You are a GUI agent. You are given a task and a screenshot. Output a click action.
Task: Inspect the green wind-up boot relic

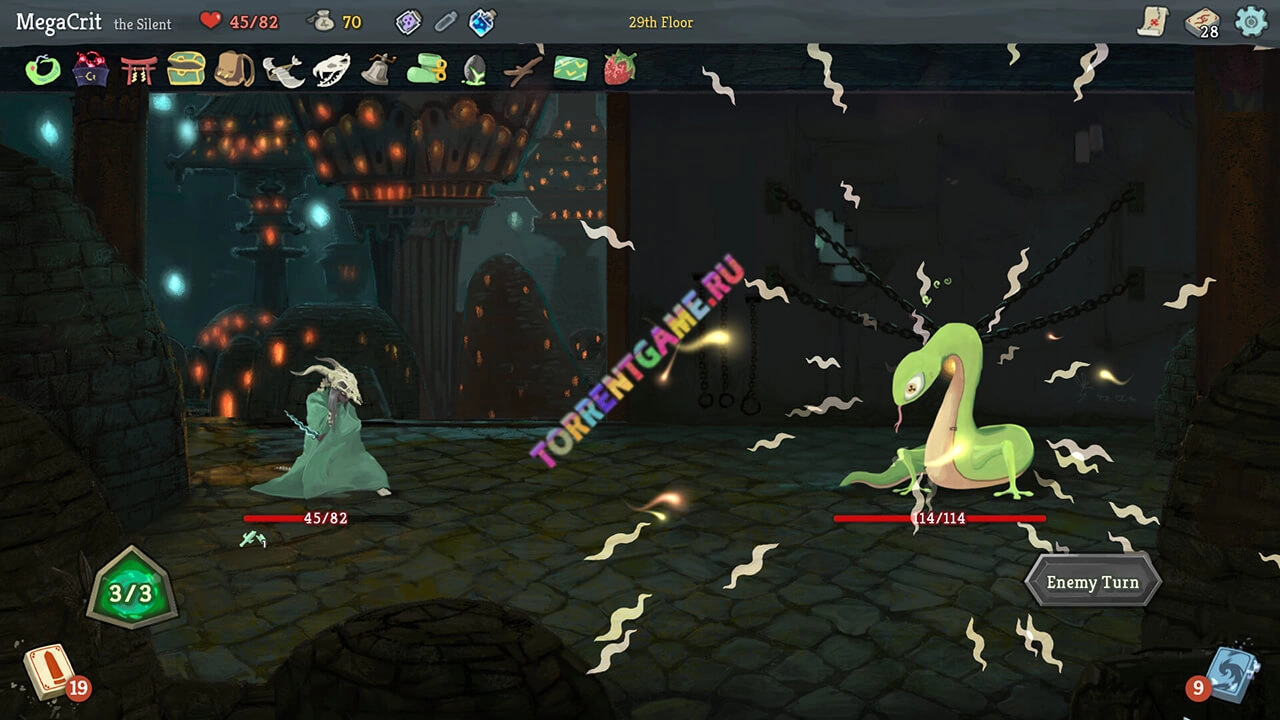(x=426, y=69)
